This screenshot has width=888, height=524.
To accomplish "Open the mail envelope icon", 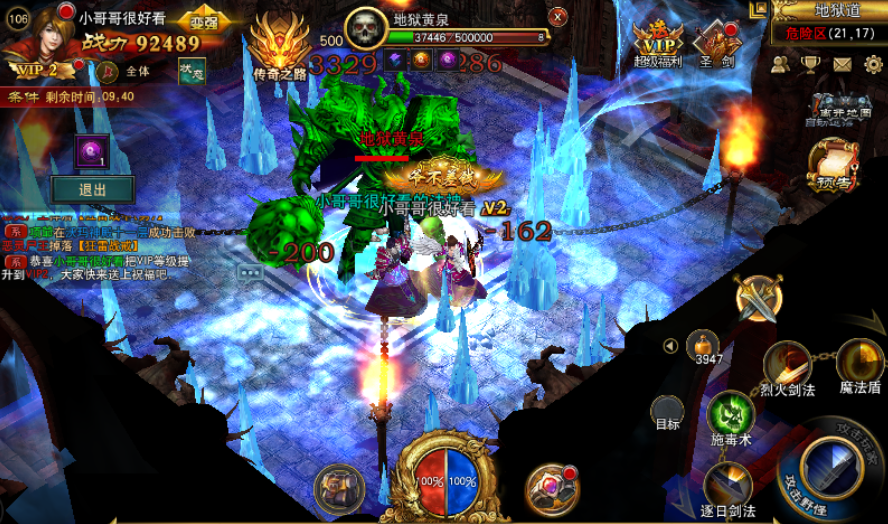I will pos(842,65).
